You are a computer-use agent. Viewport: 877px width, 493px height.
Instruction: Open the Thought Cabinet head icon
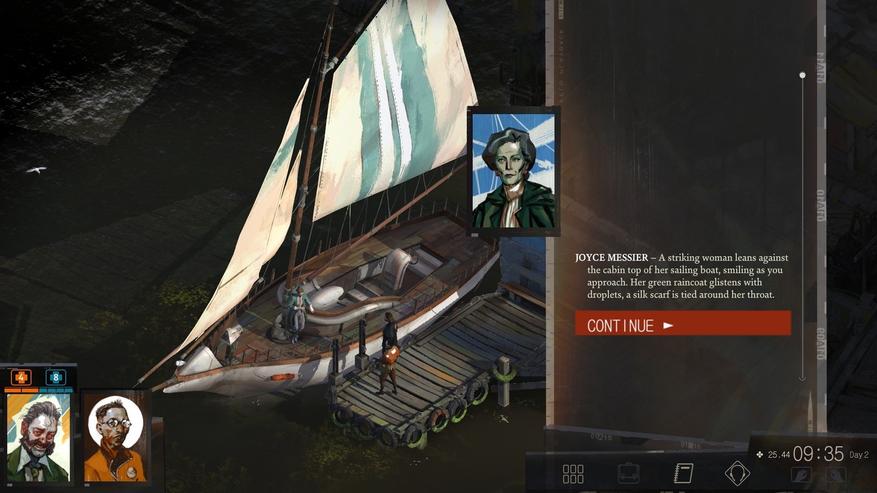pos(737,473)
